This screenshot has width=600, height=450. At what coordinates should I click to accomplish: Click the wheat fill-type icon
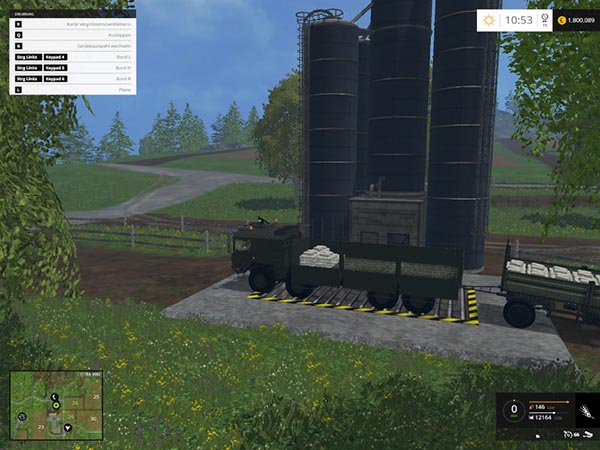pyautogui.click(x=585, y=412)
